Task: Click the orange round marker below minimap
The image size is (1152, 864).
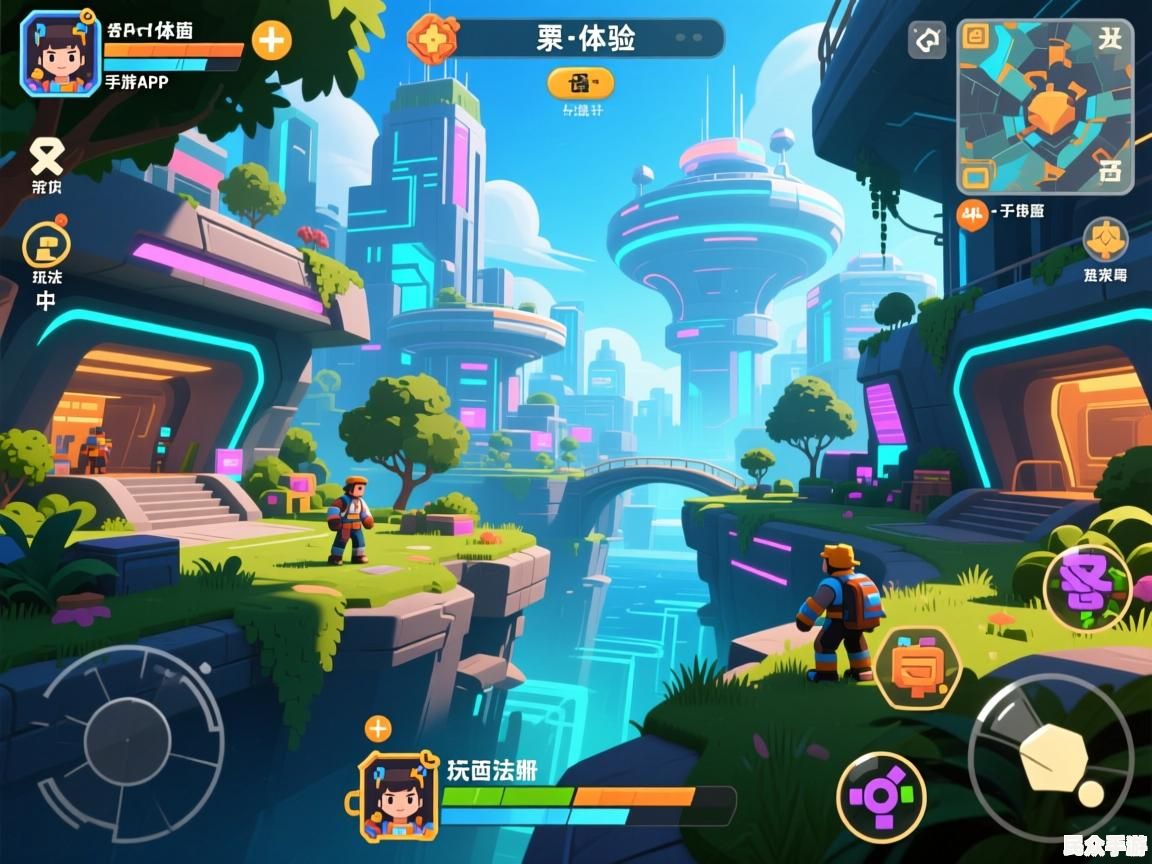Action: 971,211
